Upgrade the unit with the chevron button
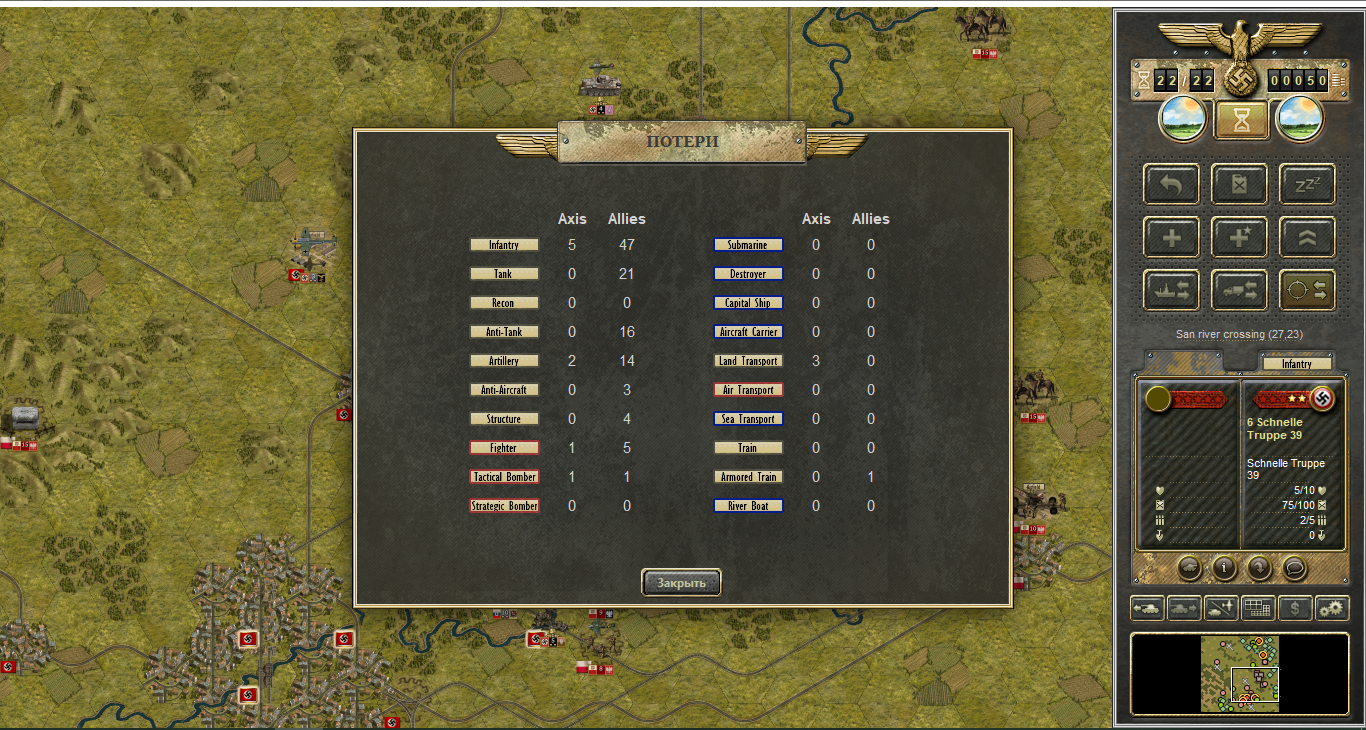 (1307, 237)
